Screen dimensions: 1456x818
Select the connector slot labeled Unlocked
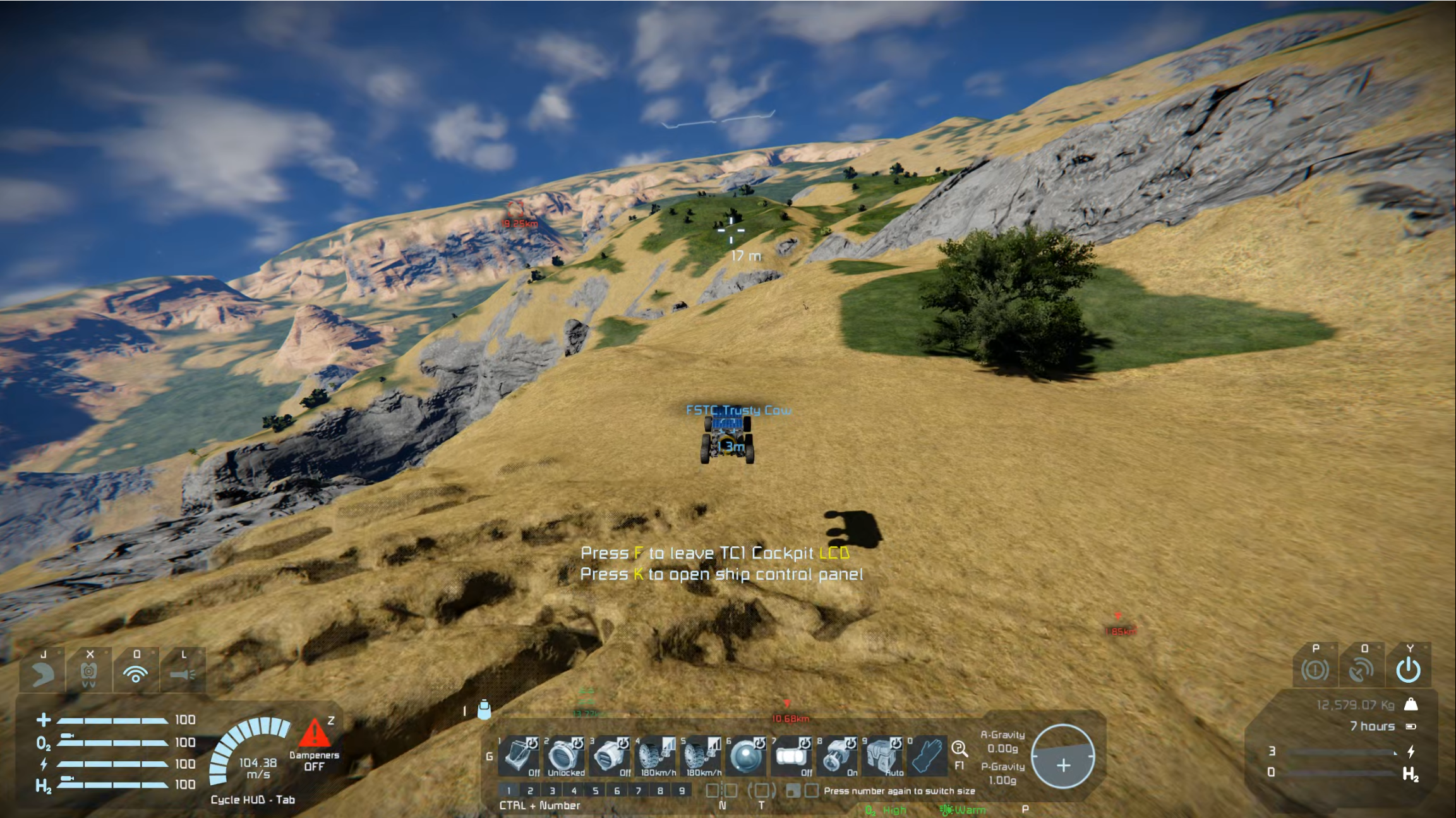pos(565,755)
